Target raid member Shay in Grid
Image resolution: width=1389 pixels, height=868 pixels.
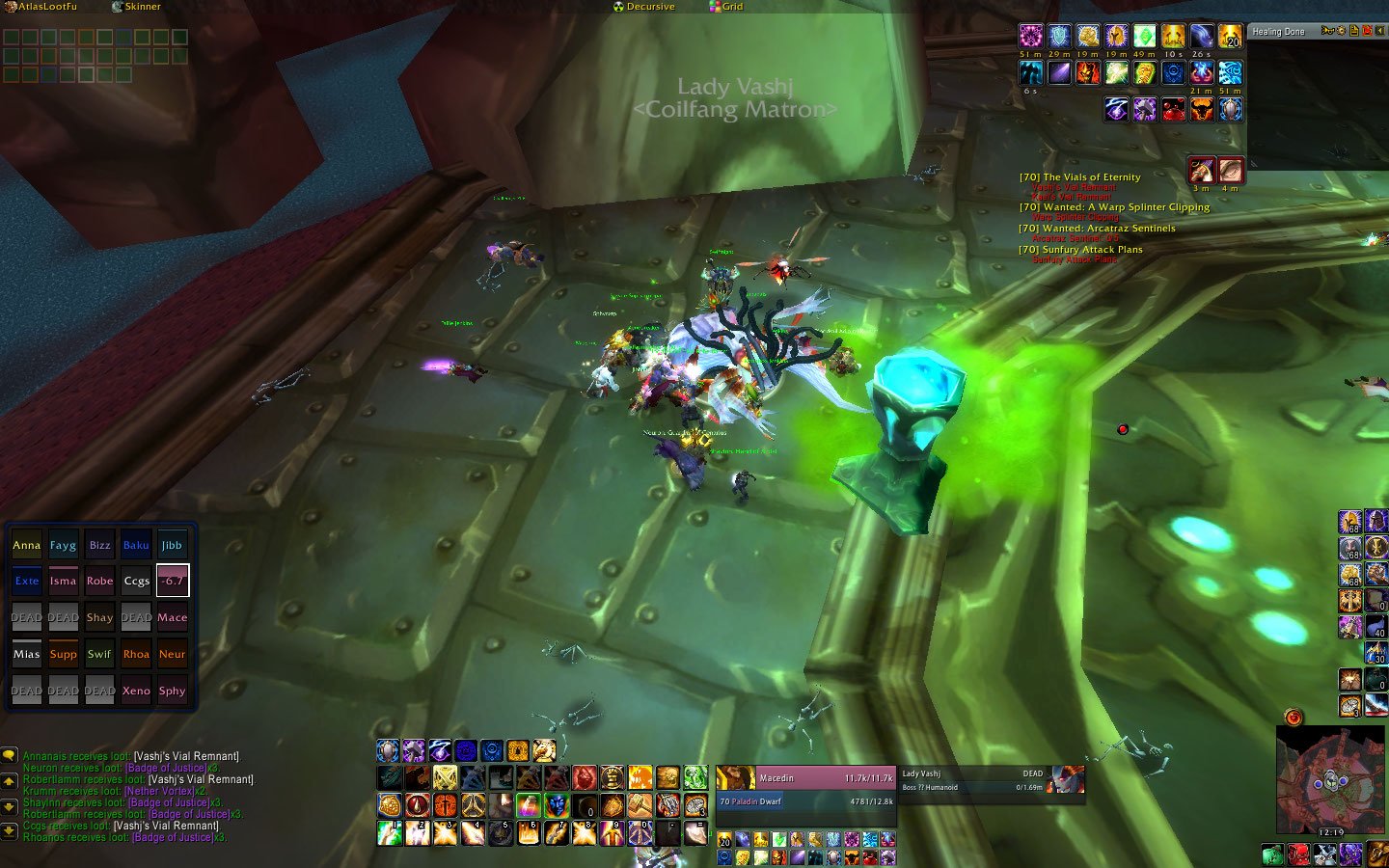pyautogui.click(x=99, y=618)
